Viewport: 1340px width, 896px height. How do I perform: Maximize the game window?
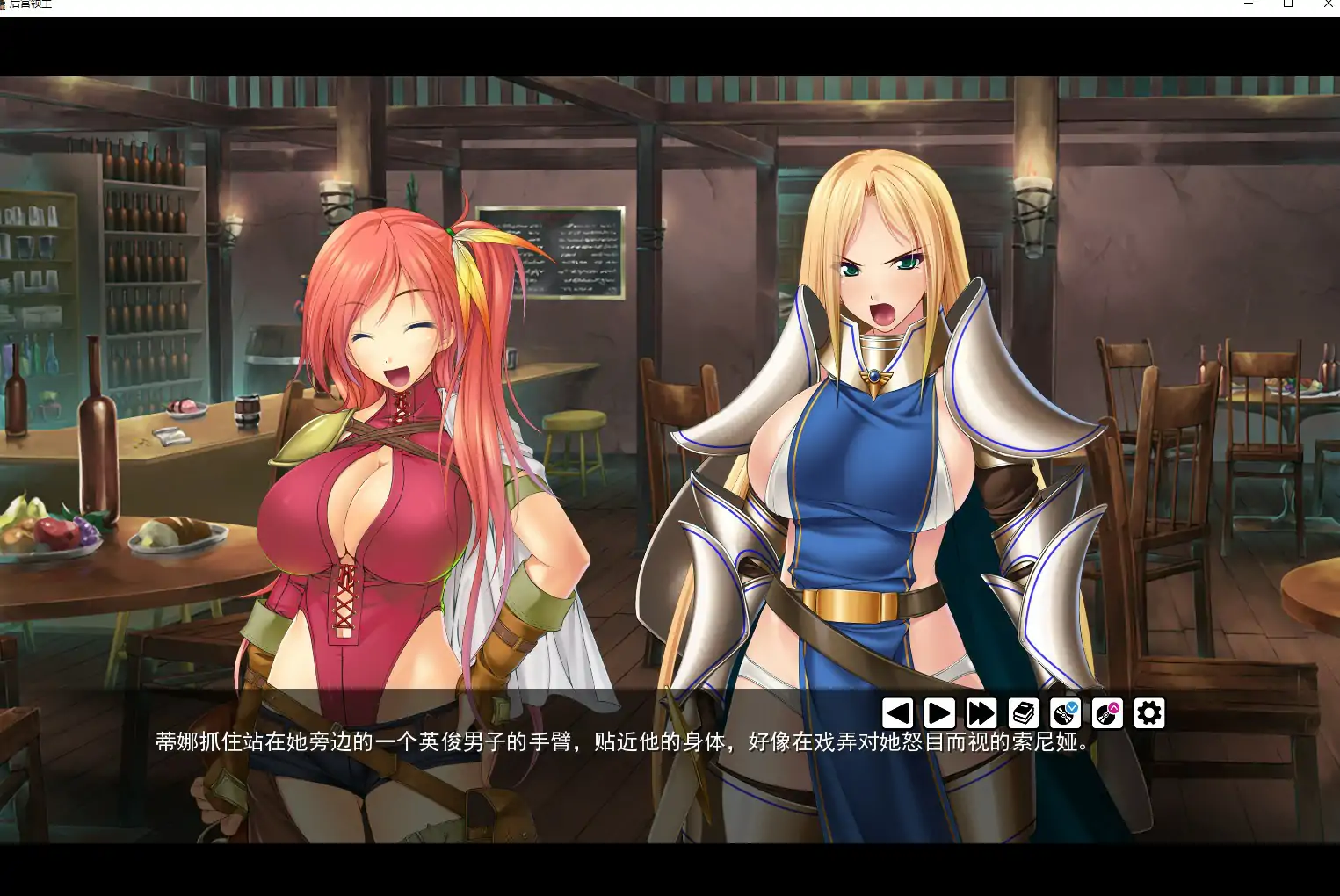(1288, 4)
